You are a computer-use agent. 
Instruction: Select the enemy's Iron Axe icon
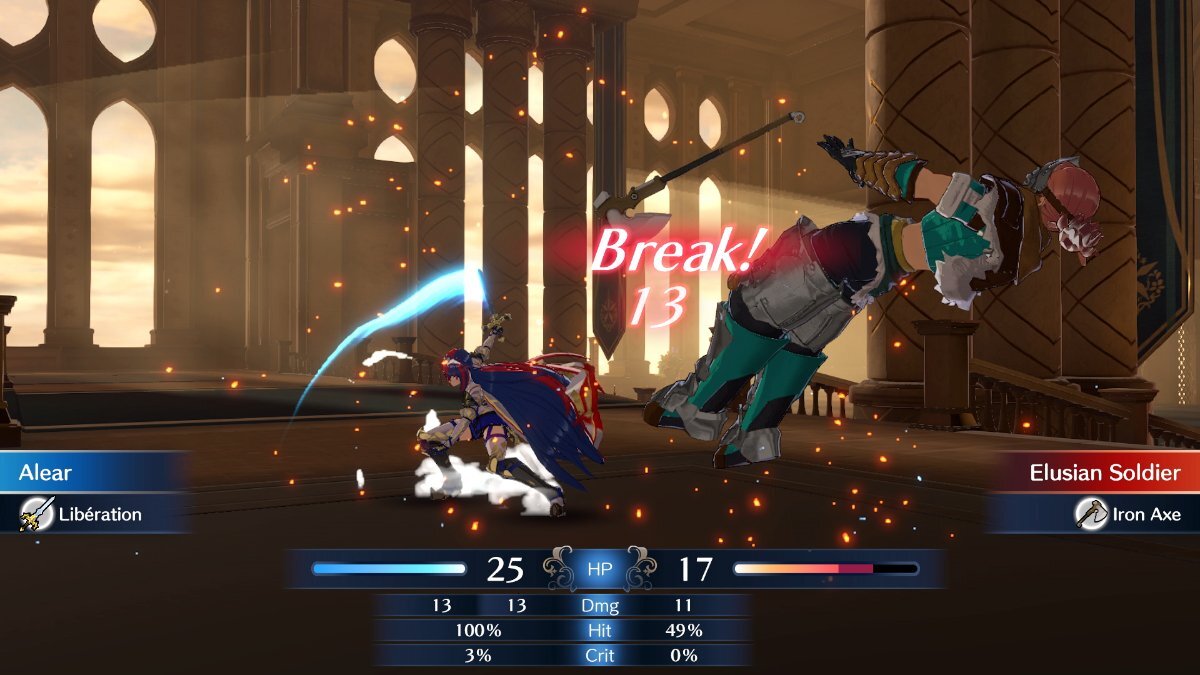[x=1091, y=514]
